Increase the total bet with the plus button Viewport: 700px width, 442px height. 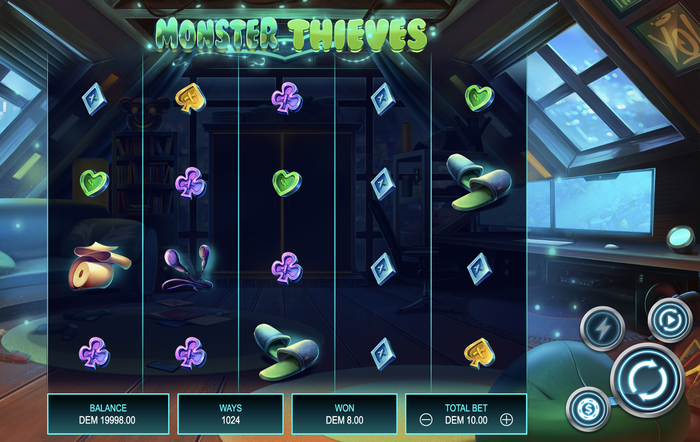[x=507, y=420]
